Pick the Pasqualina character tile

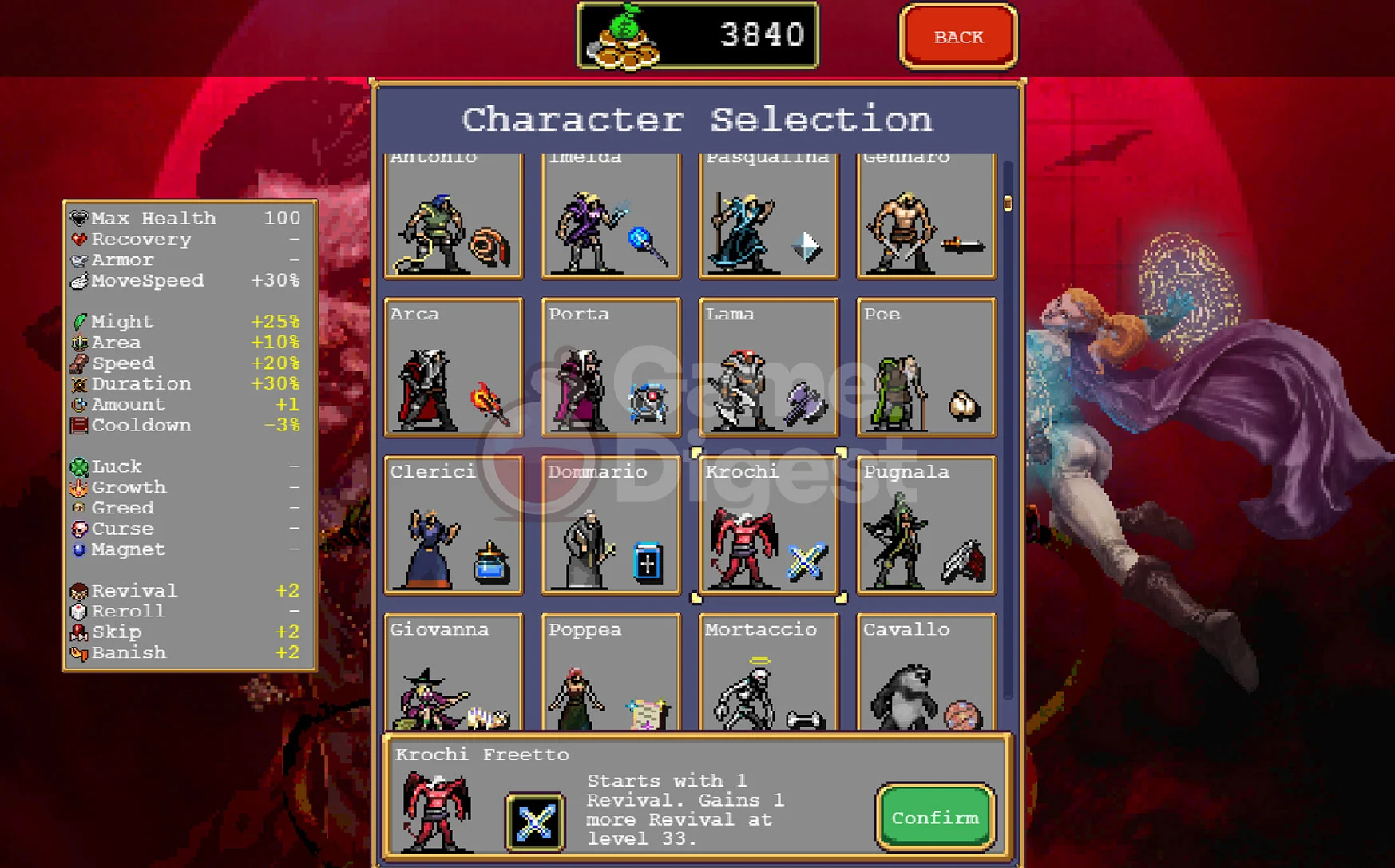768,216
